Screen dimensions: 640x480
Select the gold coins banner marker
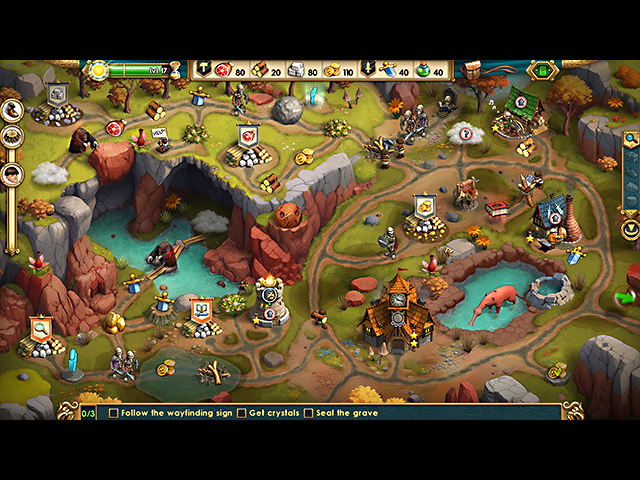[424, 206]
